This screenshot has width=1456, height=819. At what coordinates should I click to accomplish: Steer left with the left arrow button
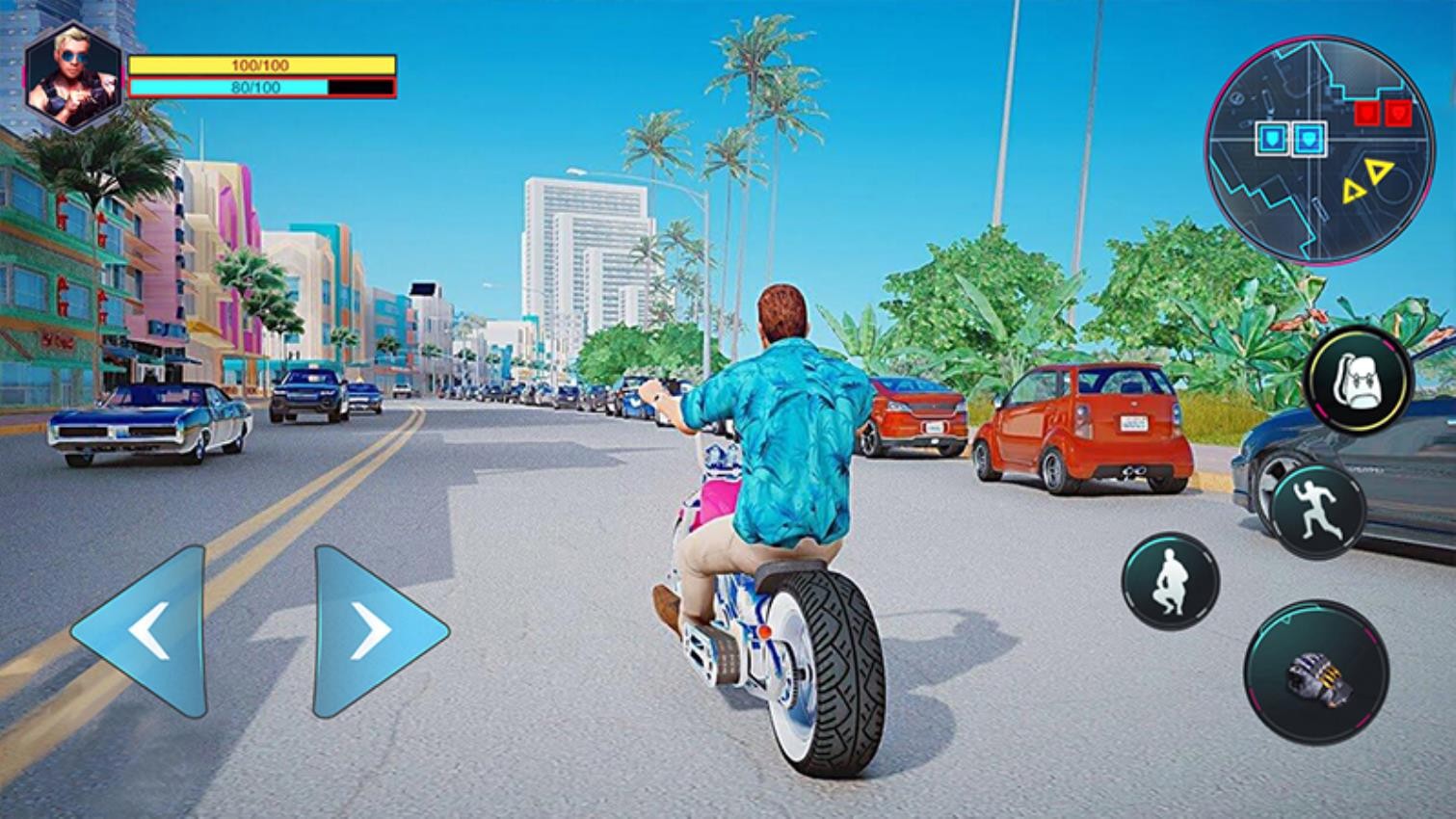click(145, 632)
